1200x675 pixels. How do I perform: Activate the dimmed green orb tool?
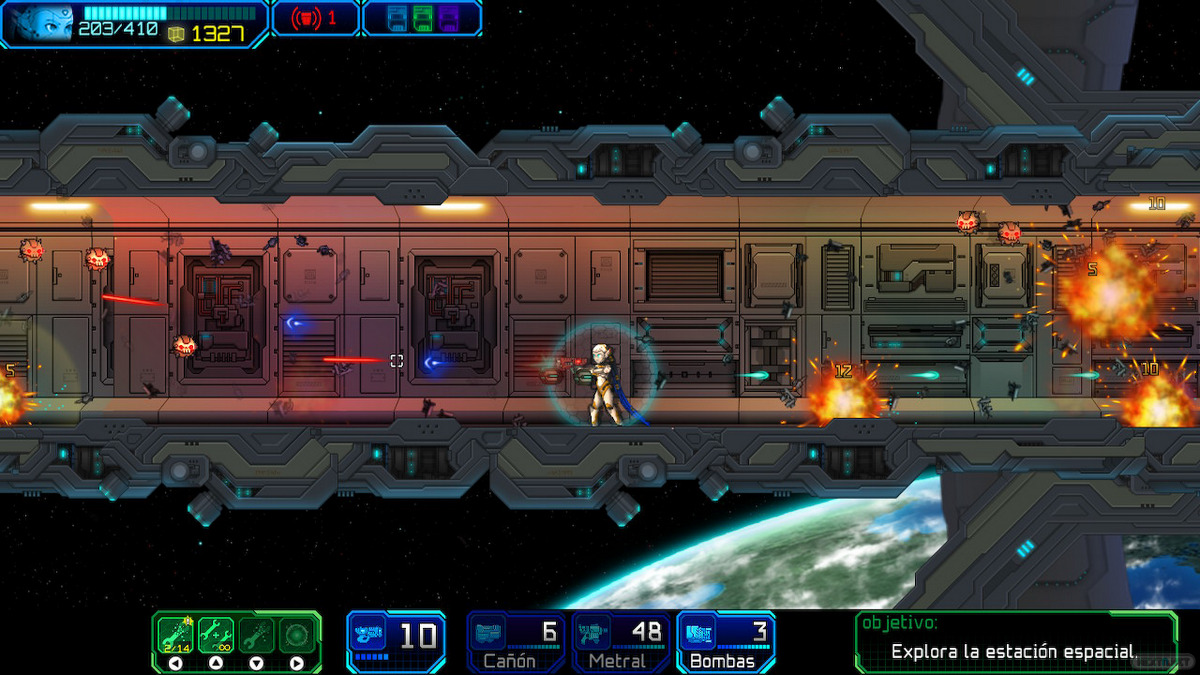296,634
